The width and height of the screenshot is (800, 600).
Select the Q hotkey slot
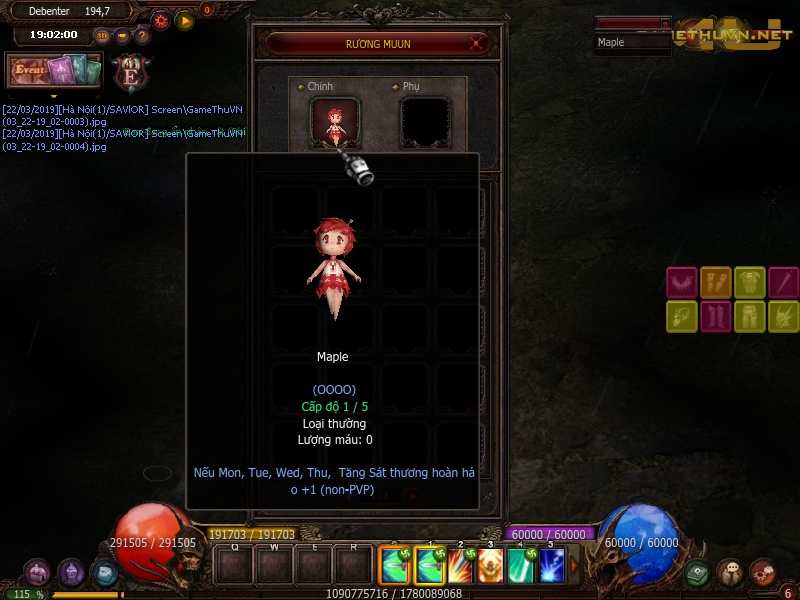click(234, 567)
